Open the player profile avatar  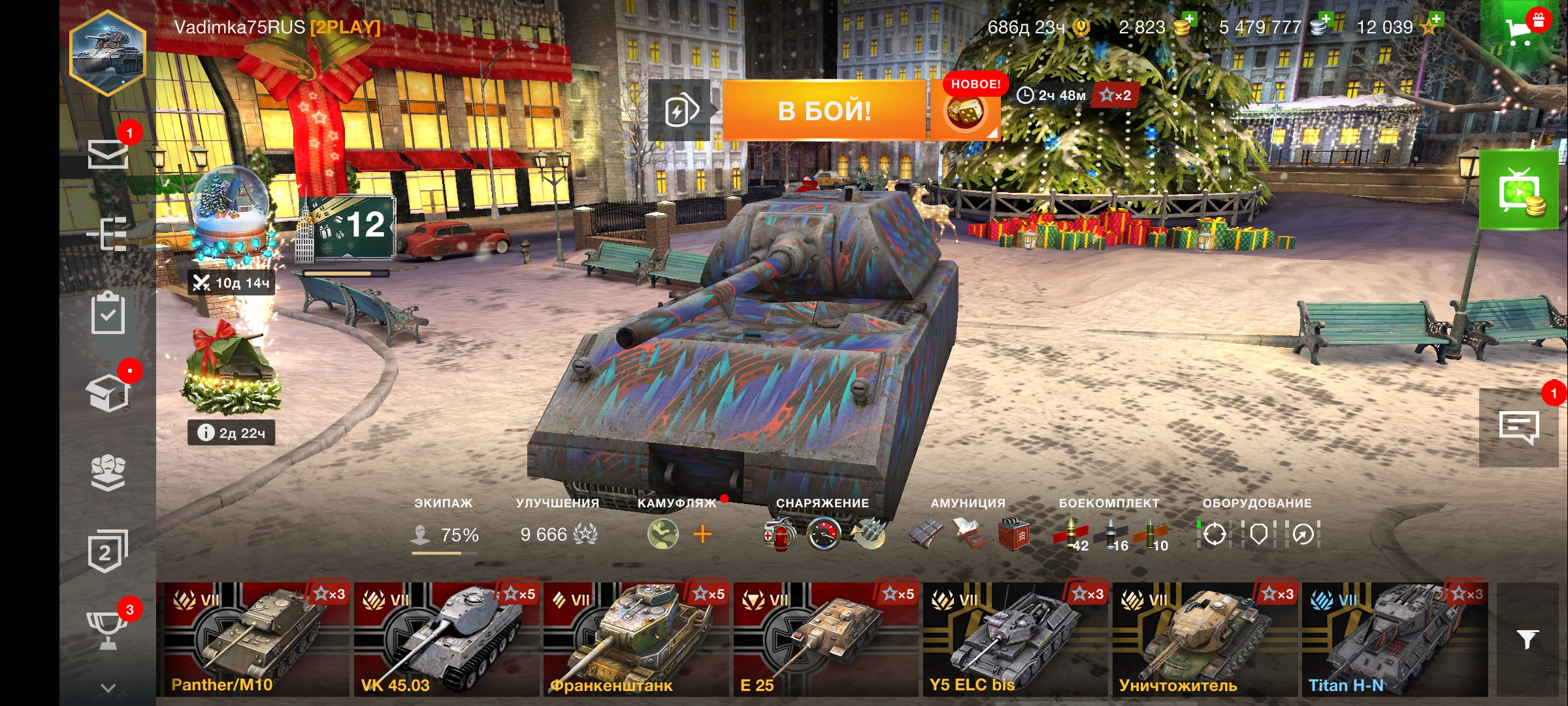coord(108,52)
